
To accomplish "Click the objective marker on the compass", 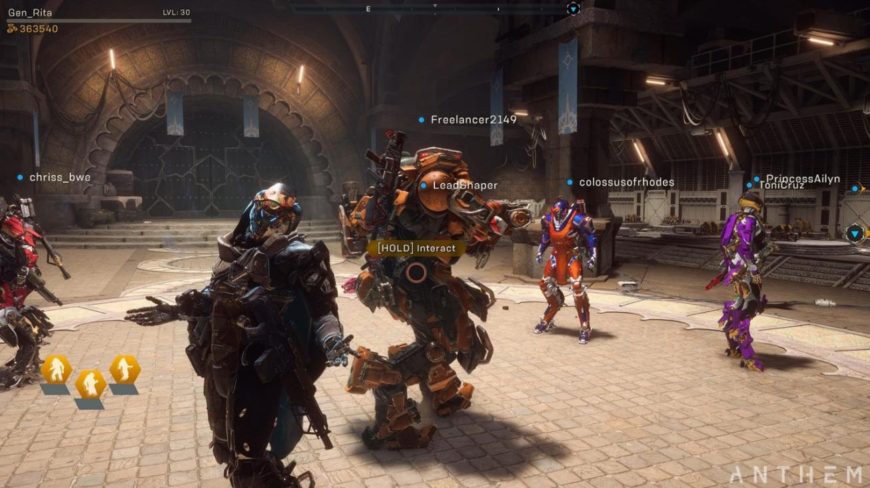I will [573, 8].
